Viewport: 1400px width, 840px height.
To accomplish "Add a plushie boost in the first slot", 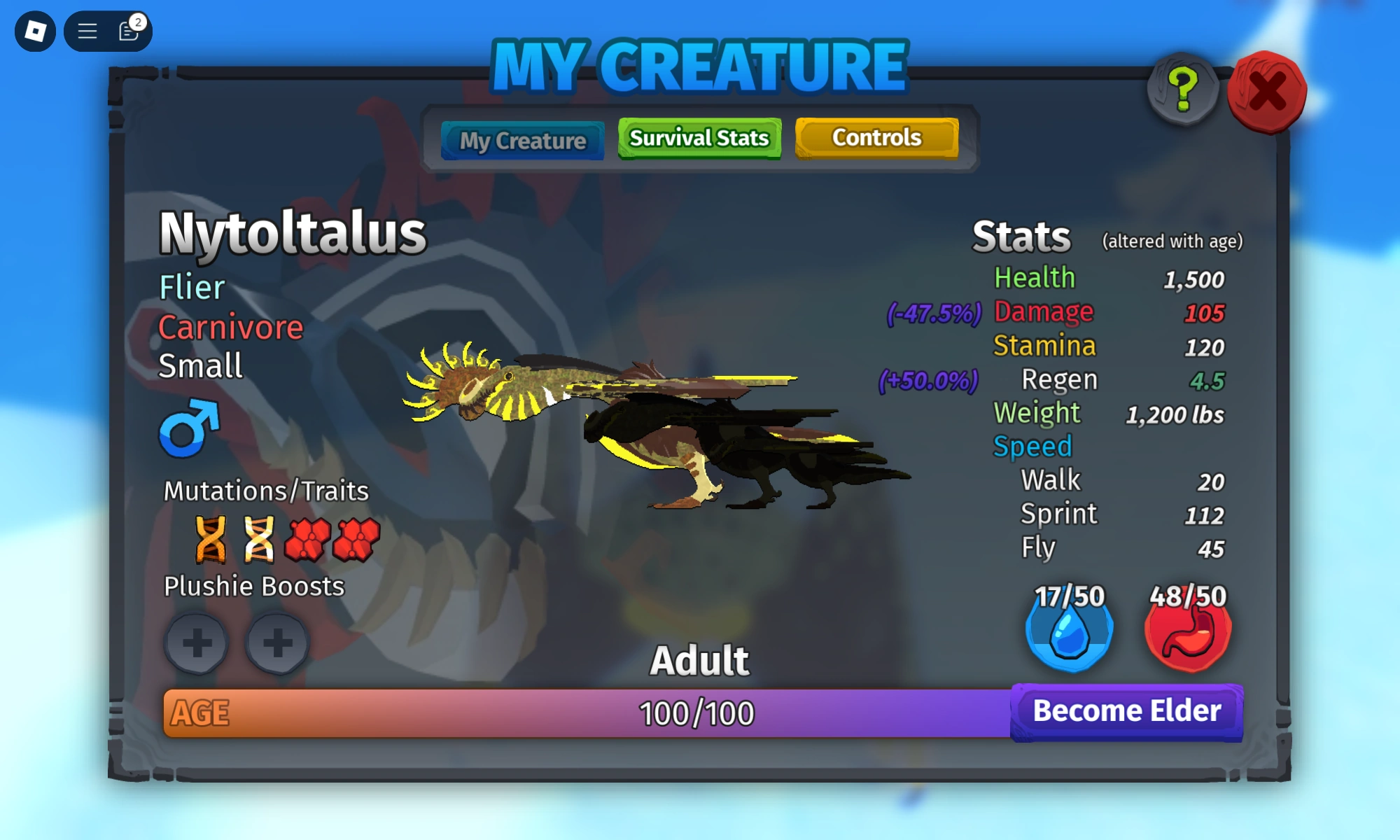I will [x=198, y=642].
